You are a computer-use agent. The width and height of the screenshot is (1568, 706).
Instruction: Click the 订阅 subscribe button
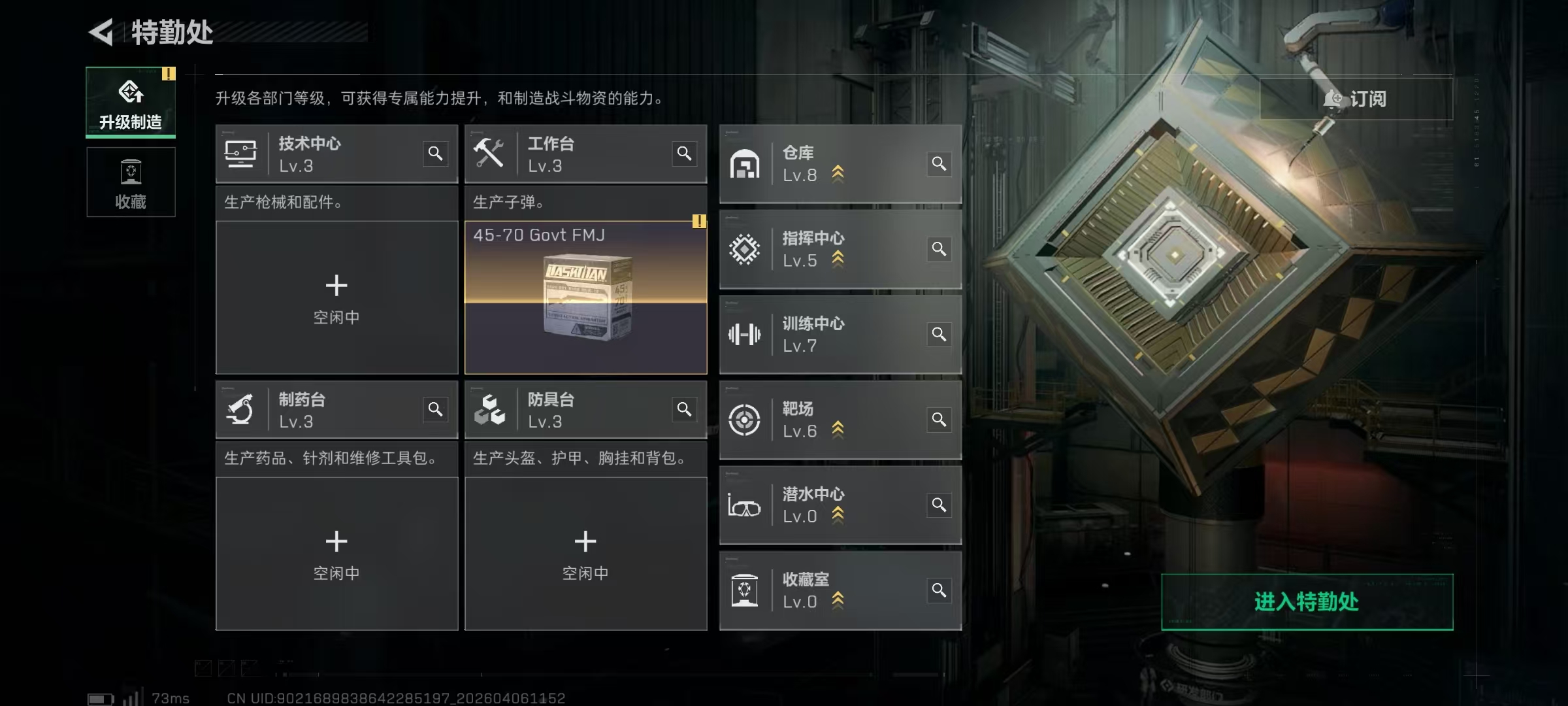(1356, 99)
